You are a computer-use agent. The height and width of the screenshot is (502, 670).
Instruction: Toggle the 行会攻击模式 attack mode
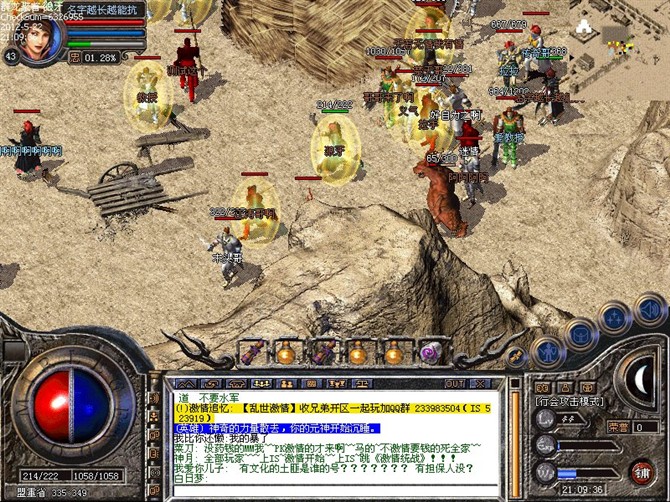[x=568, y=400]
